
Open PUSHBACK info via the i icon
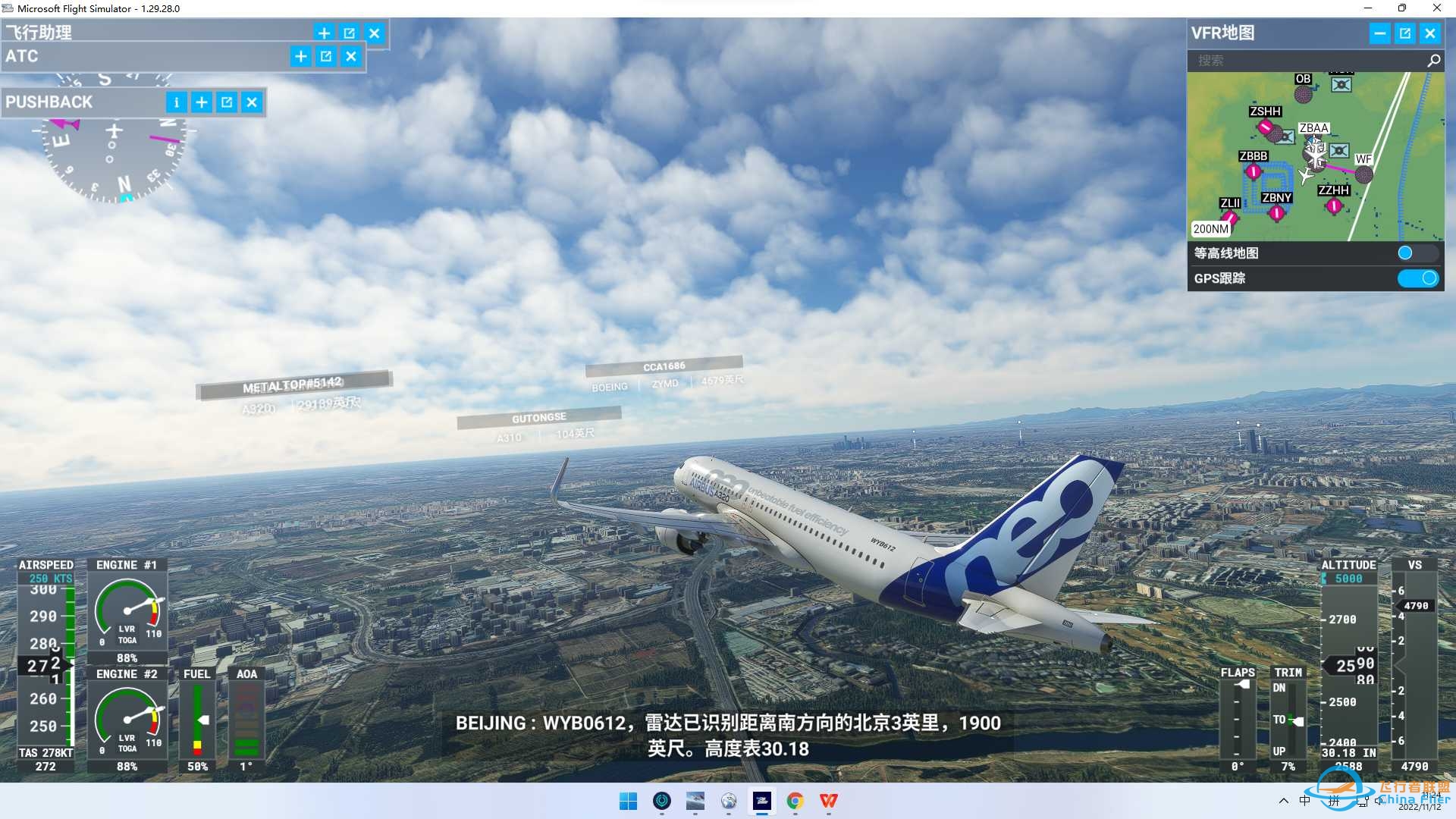tap(177, 102)
